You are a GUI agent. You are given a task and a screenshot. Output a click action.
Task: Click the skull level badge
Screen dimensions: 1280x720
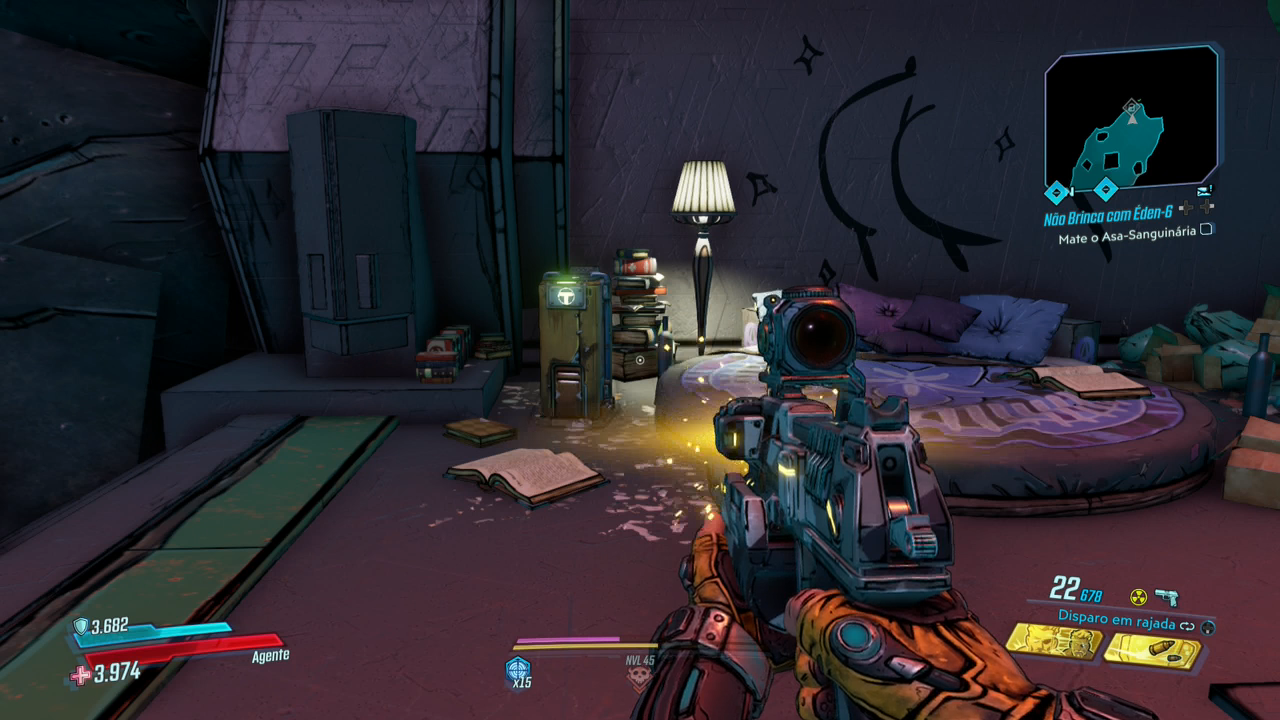coord(638,679)
